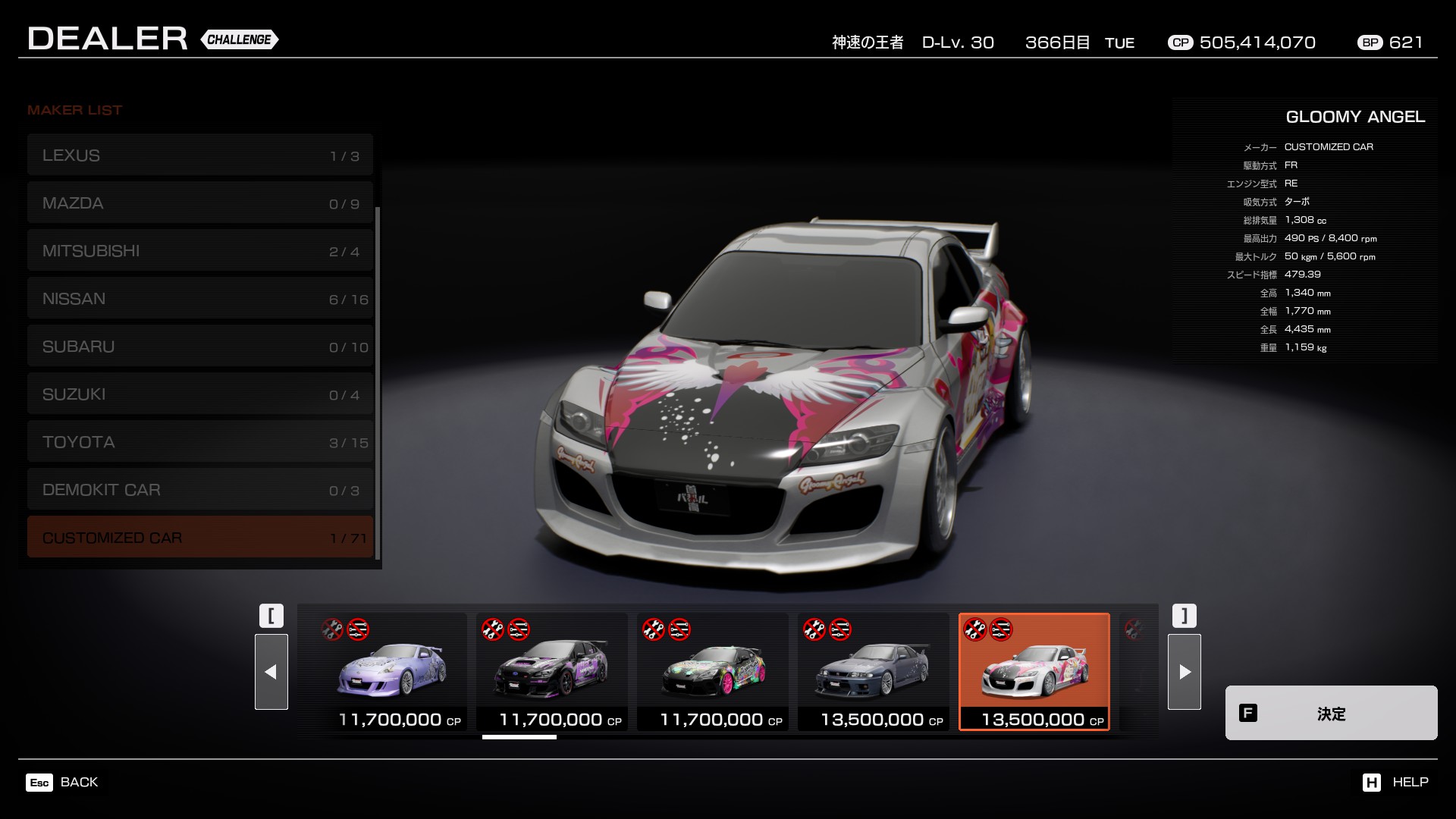The width and height of the screenshot is (1456, 819).
Task: Select the CUSTOMIZED CAR category
Action: pyautogui.click(x=199, y=538)
